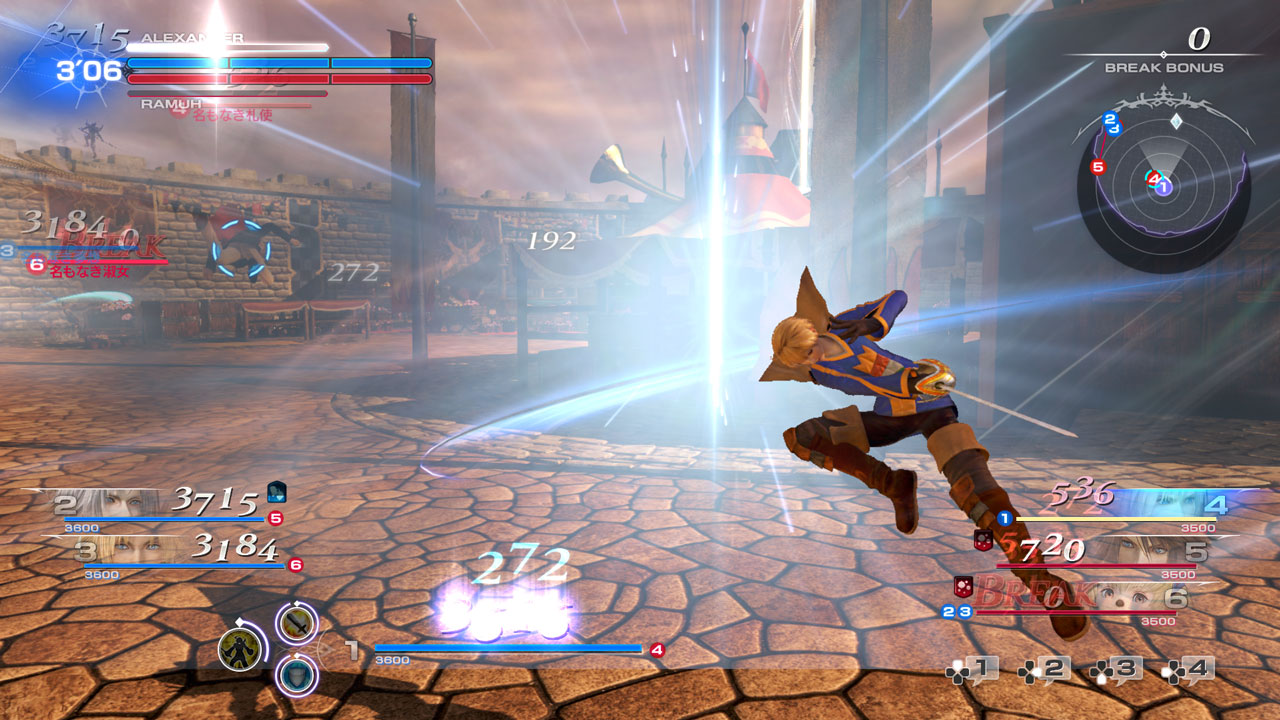Select the white crystal marker on the radar
The width and height of the screenshot is (1280, 720).
pyautogui.click(x=1177, y=121)
